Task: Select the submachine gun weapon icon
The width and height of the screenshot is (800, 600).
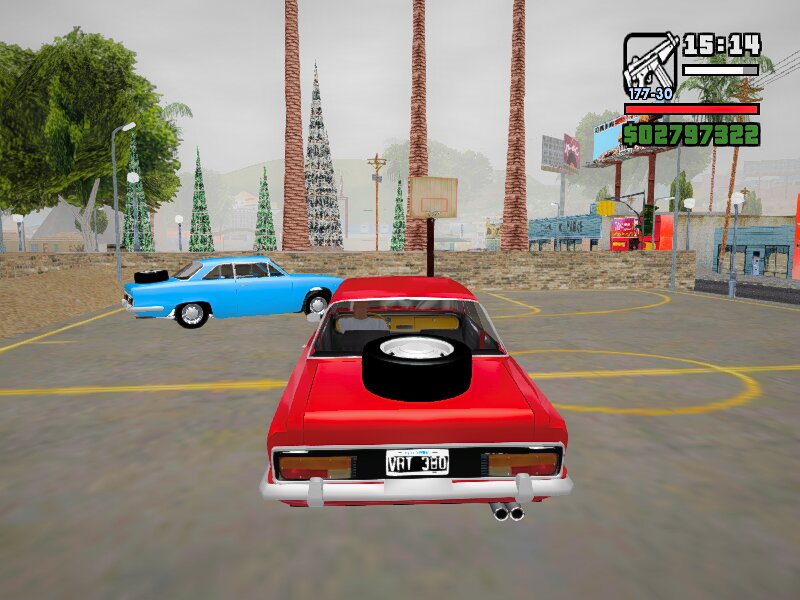Action: (650, 64)
